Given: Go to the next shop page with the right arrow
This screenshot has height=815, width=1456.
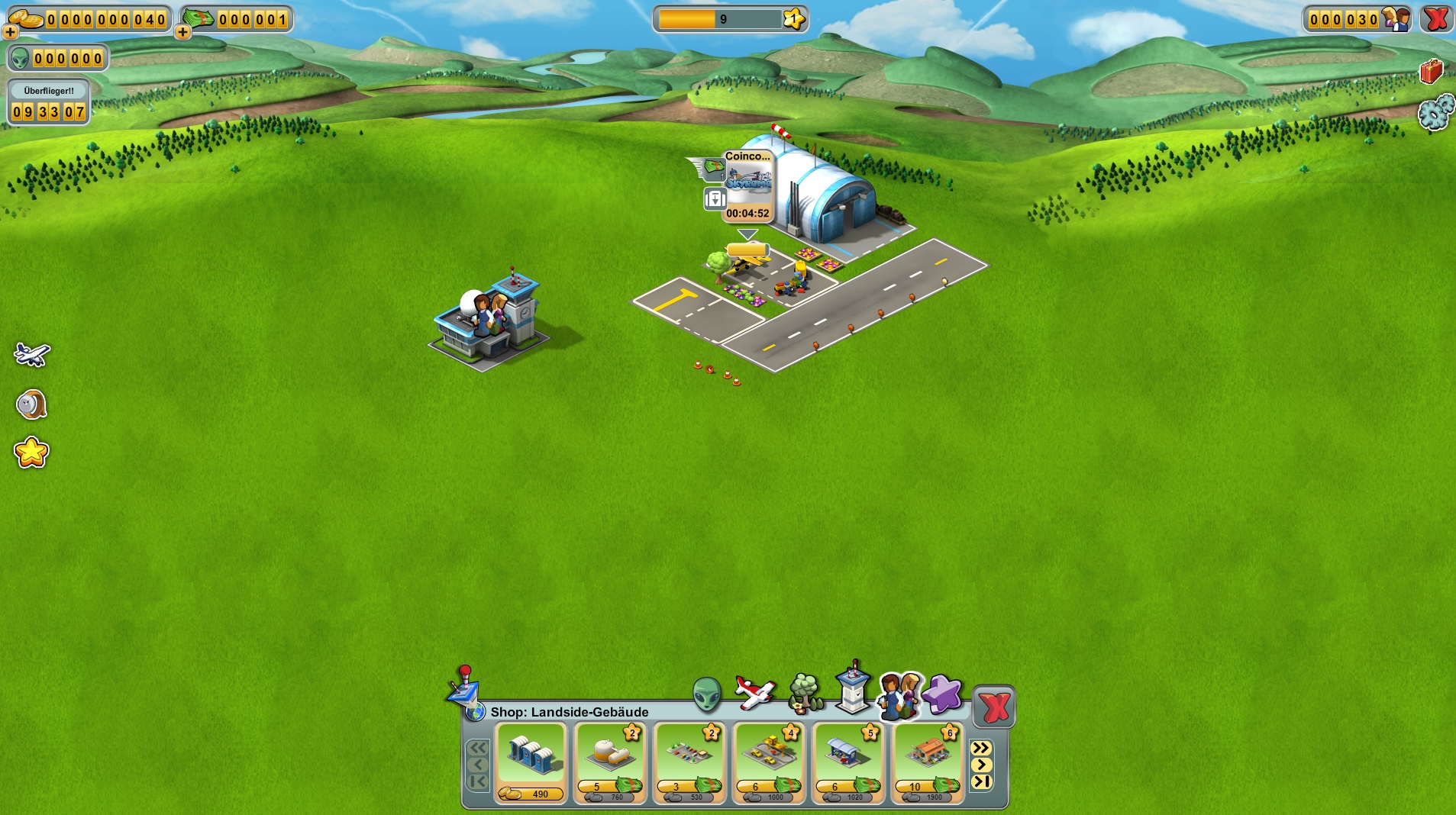Looking at the screenshot, I should pyautogui.click(x=983, y=765).
